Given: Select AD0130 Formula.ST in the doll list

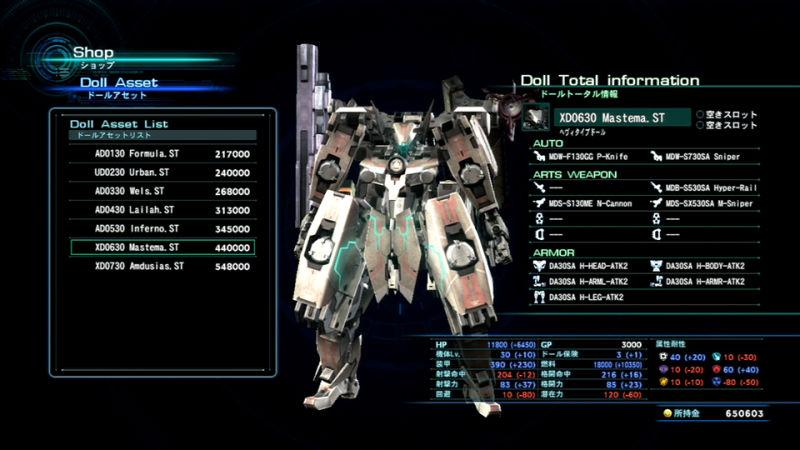Looking at the screenshot, I should tap(162, 154).
